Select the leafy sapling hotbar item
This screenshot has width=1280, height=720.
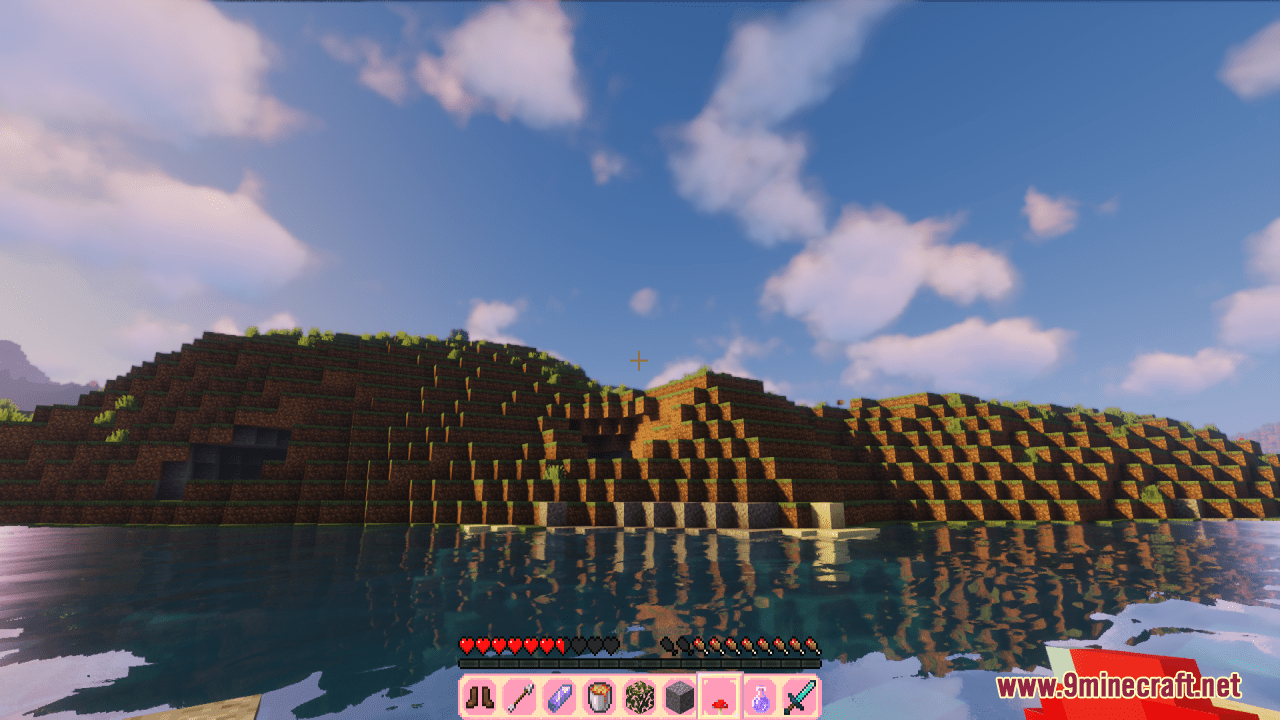(x=638, y=692)
